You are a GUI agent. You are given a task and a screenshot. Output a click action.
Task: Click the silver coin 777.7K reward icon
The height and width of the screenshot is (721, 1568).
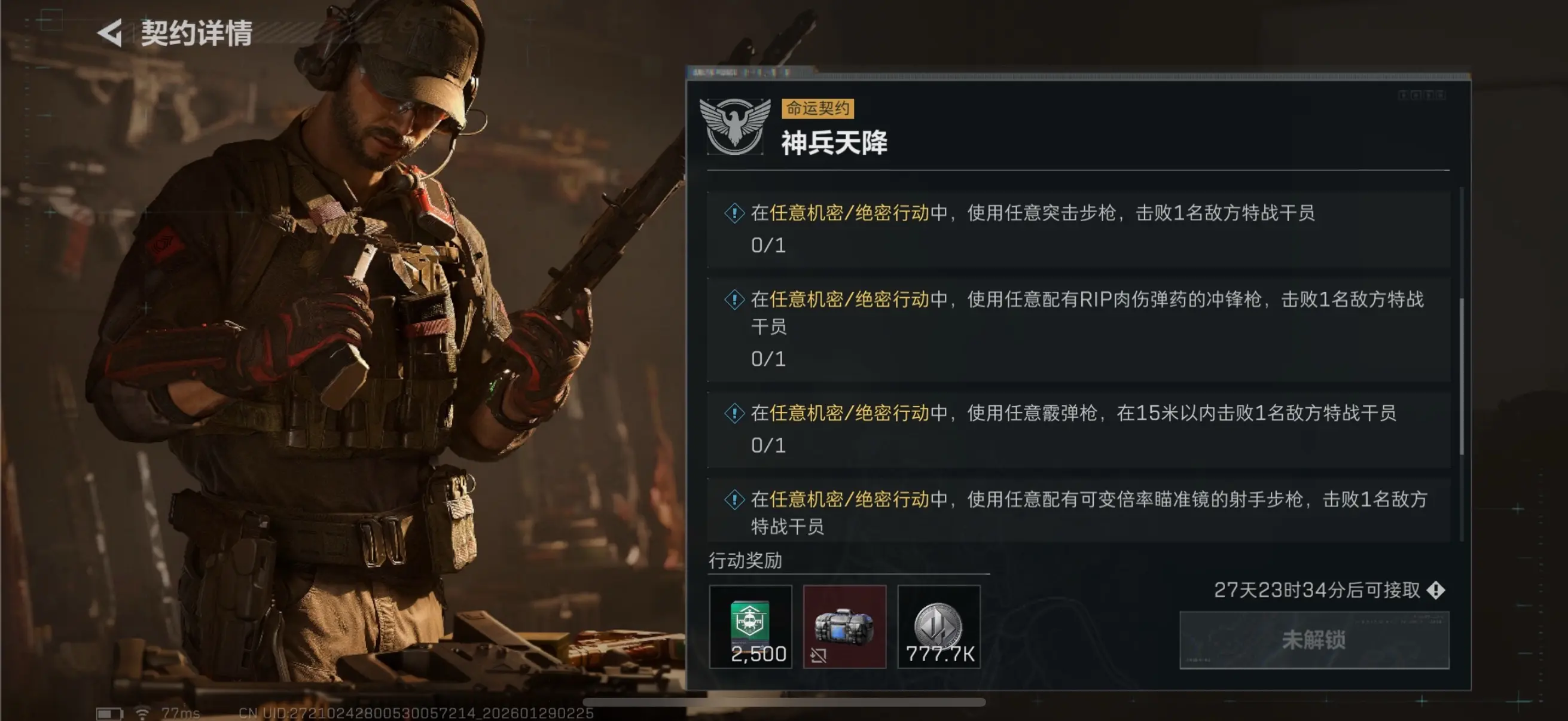[x=939, y=626]
